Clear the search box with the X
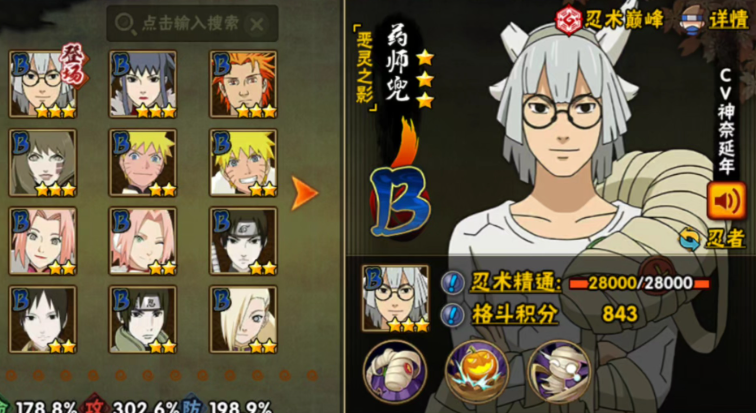 coord(258,22)
